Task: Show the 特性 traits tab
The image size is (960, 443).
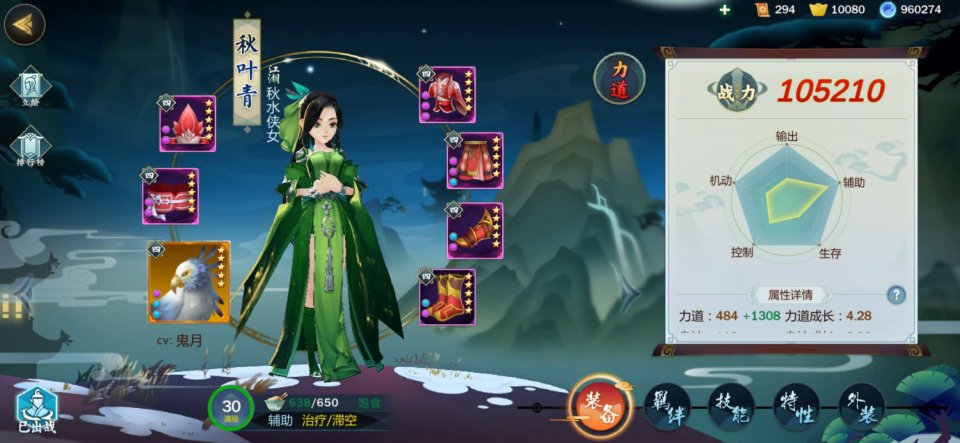Action: 797,406
